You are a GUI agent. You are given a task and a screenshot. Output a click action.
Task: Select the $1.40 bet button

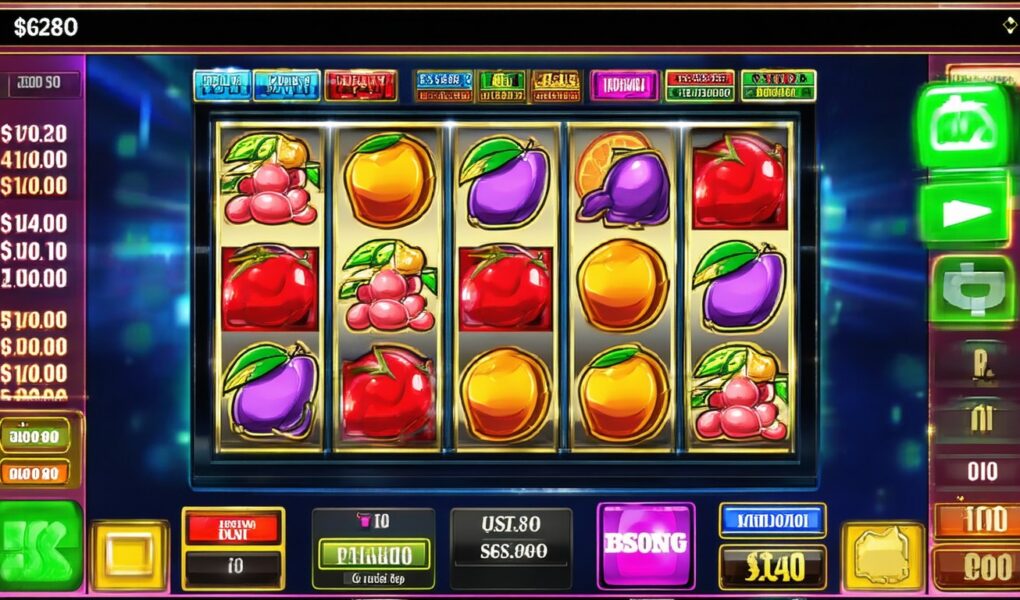click(x=772, y=567)
